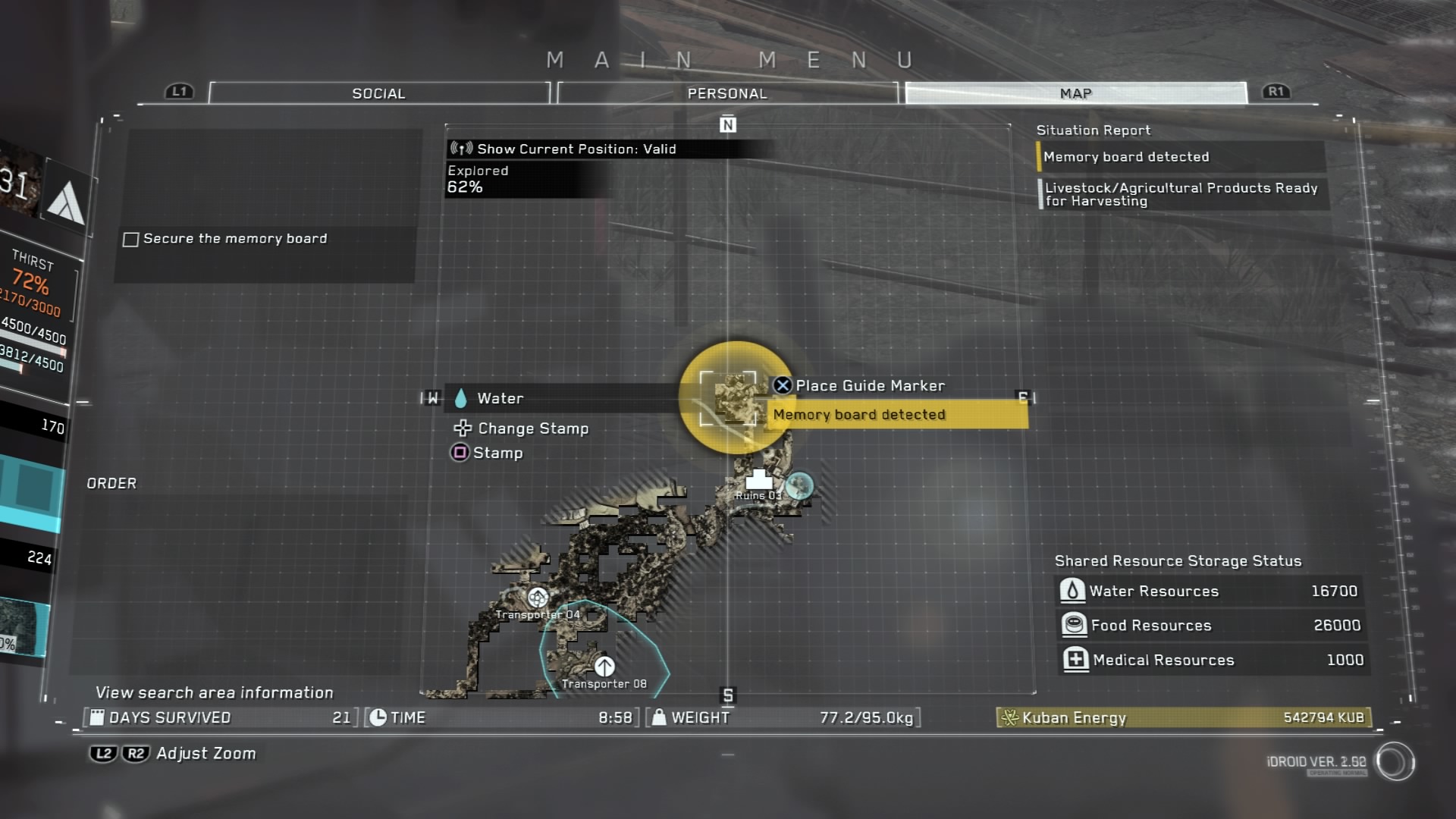Select the Ruins 03 base marker

[x=758, y=481]
